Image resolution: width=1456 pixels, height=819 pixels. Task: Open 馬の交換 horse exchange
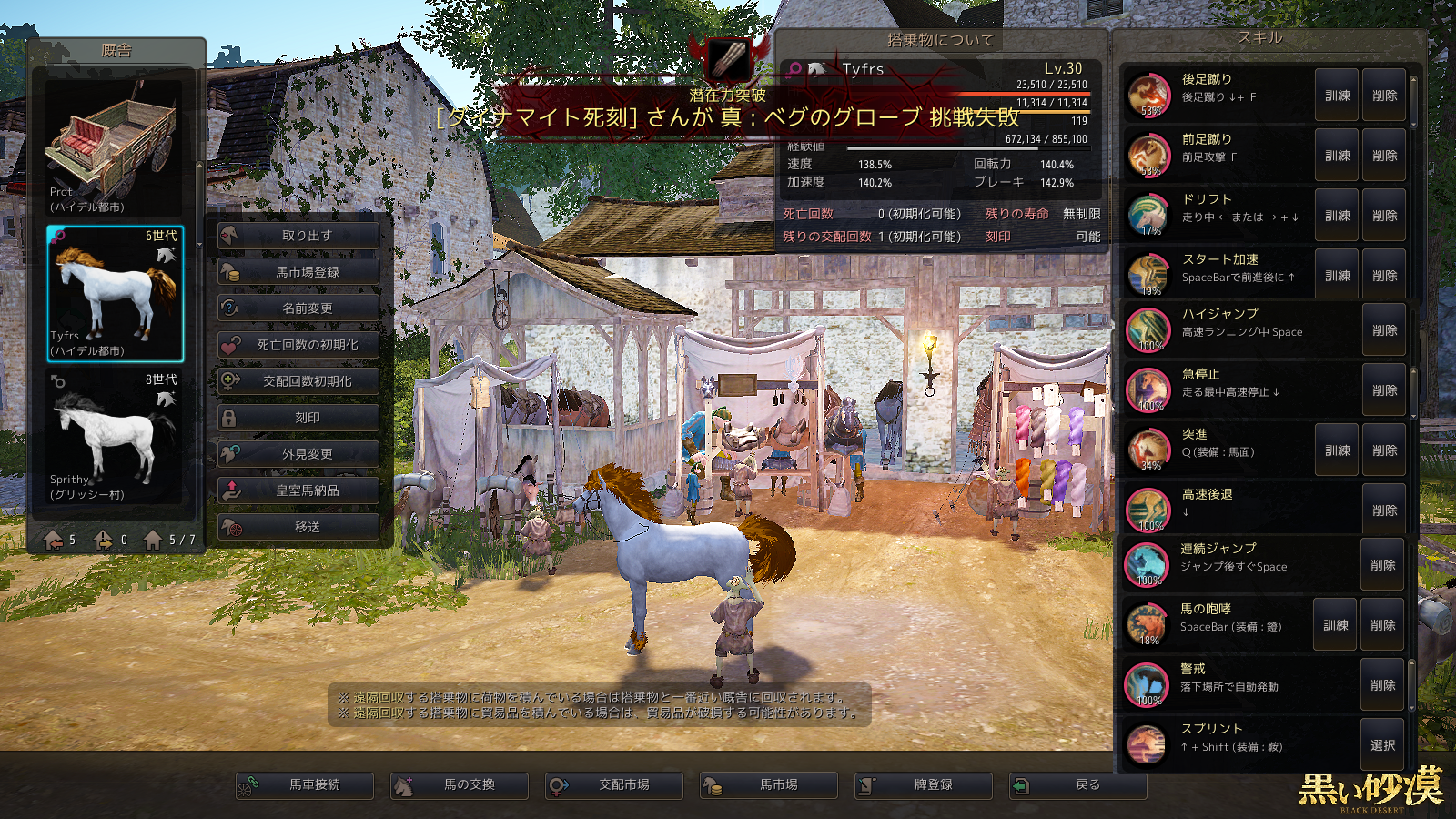(460, 784)
